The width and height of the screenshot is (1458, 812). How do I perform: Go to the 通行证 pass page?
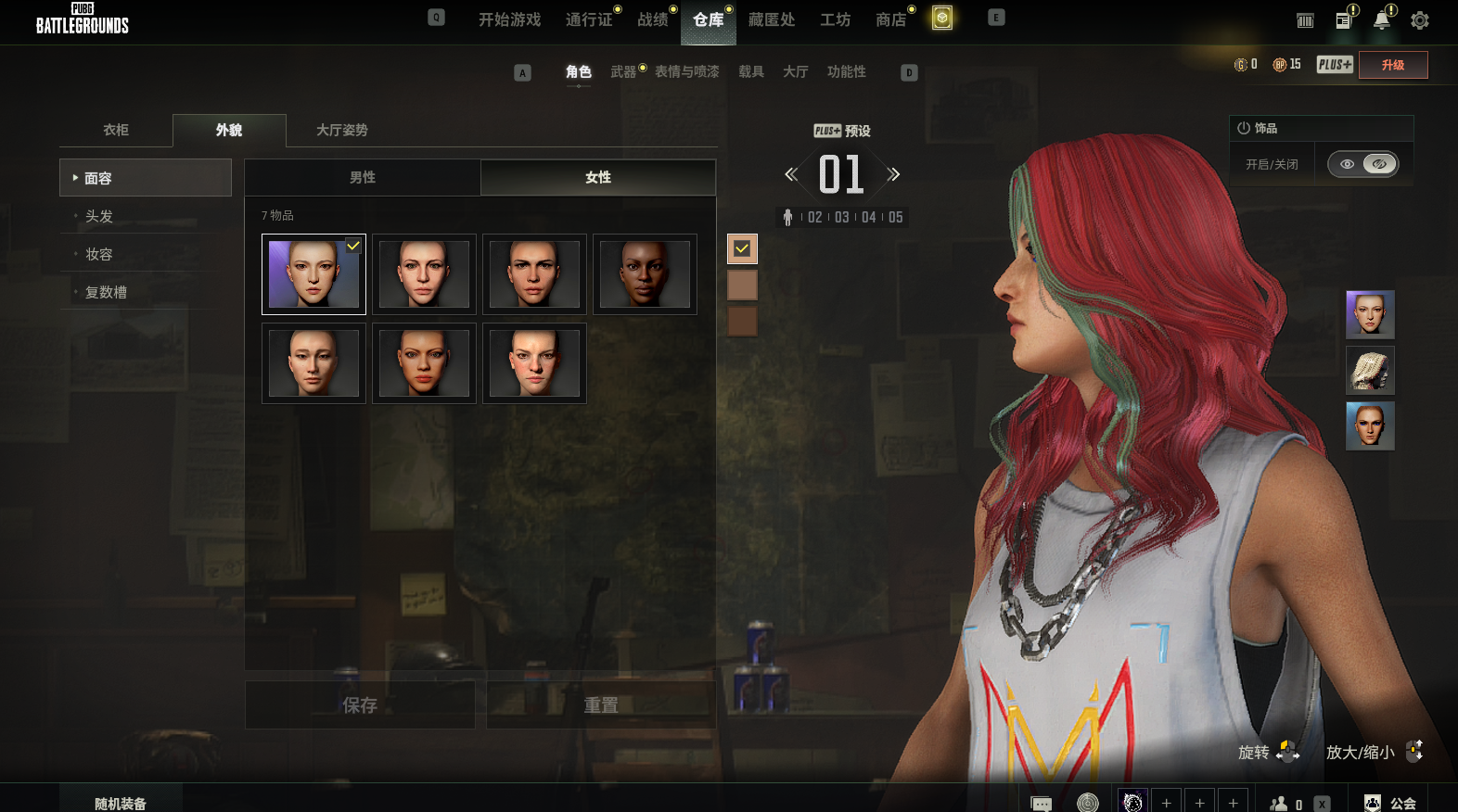(589, 19)
